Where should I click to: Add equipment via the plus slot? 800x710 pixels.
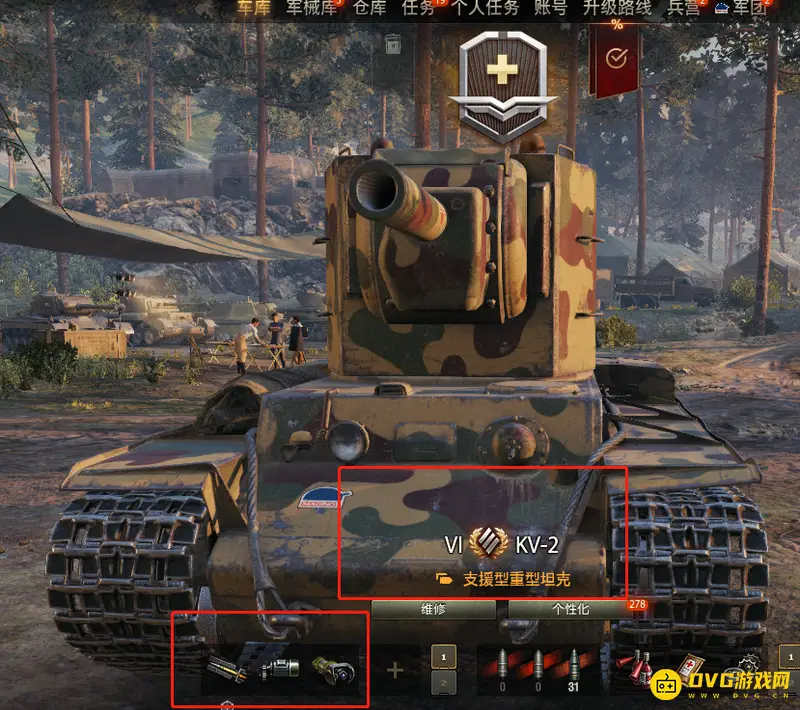396,669
